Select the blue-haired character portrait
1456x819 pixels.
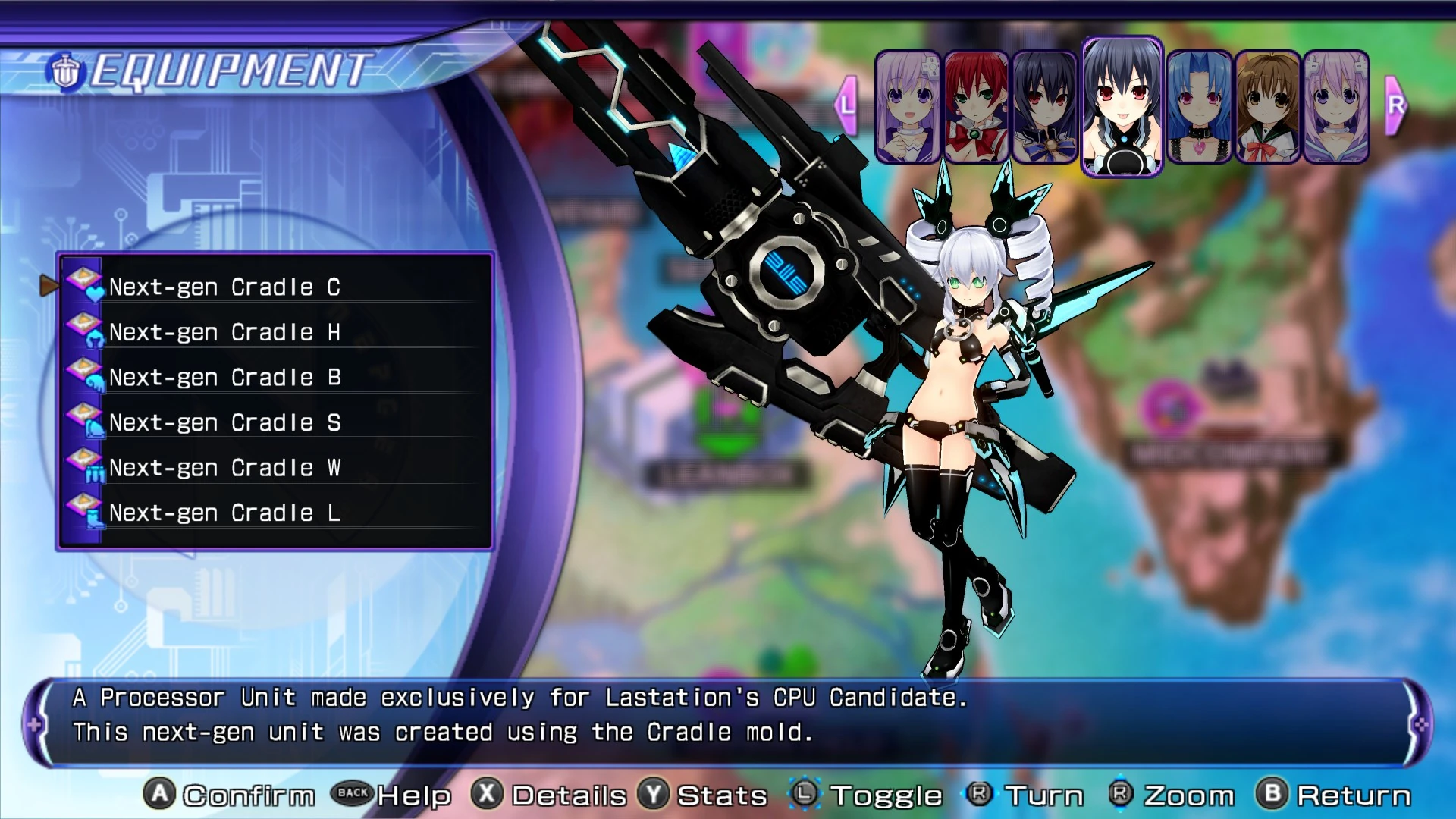(1199, 107)
